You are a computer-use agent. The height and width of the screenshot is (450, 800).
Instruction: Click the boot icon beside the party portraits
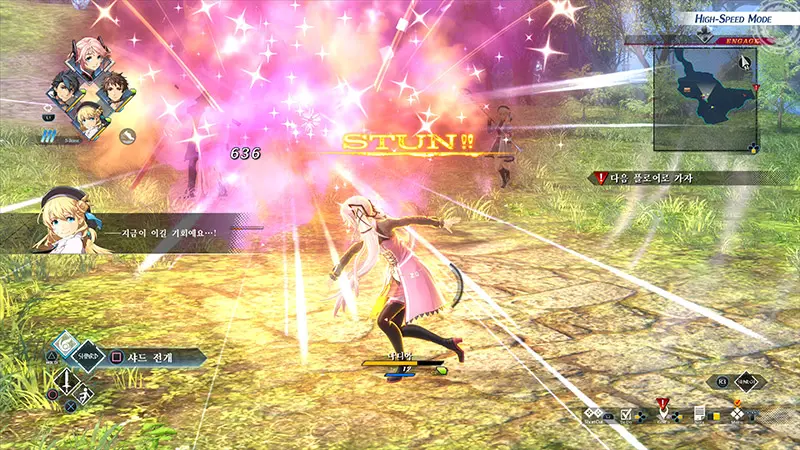click(127, 135)
